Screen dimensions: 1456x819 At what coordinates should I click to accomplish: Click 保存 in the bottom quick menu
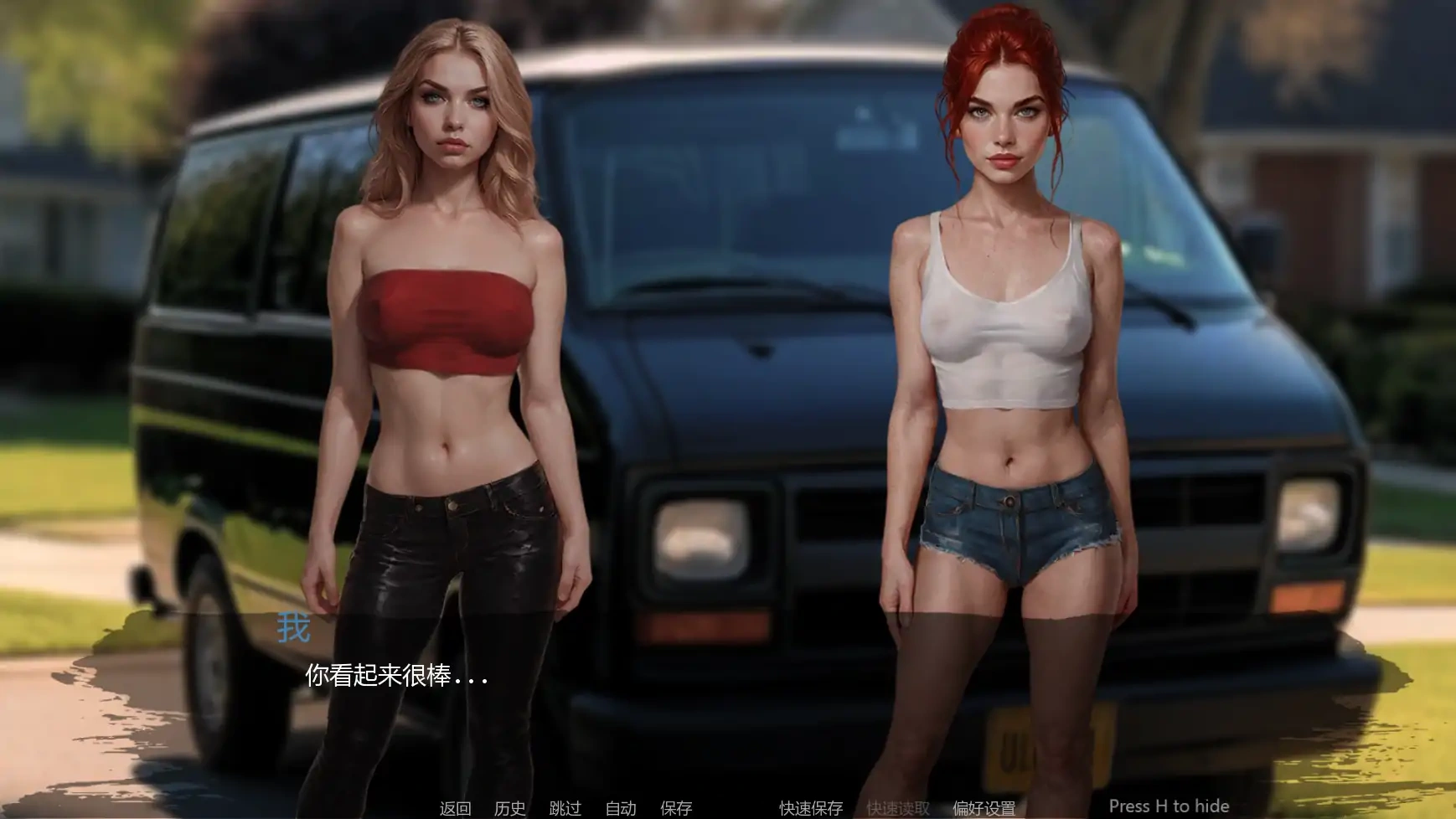coord(675,809)
